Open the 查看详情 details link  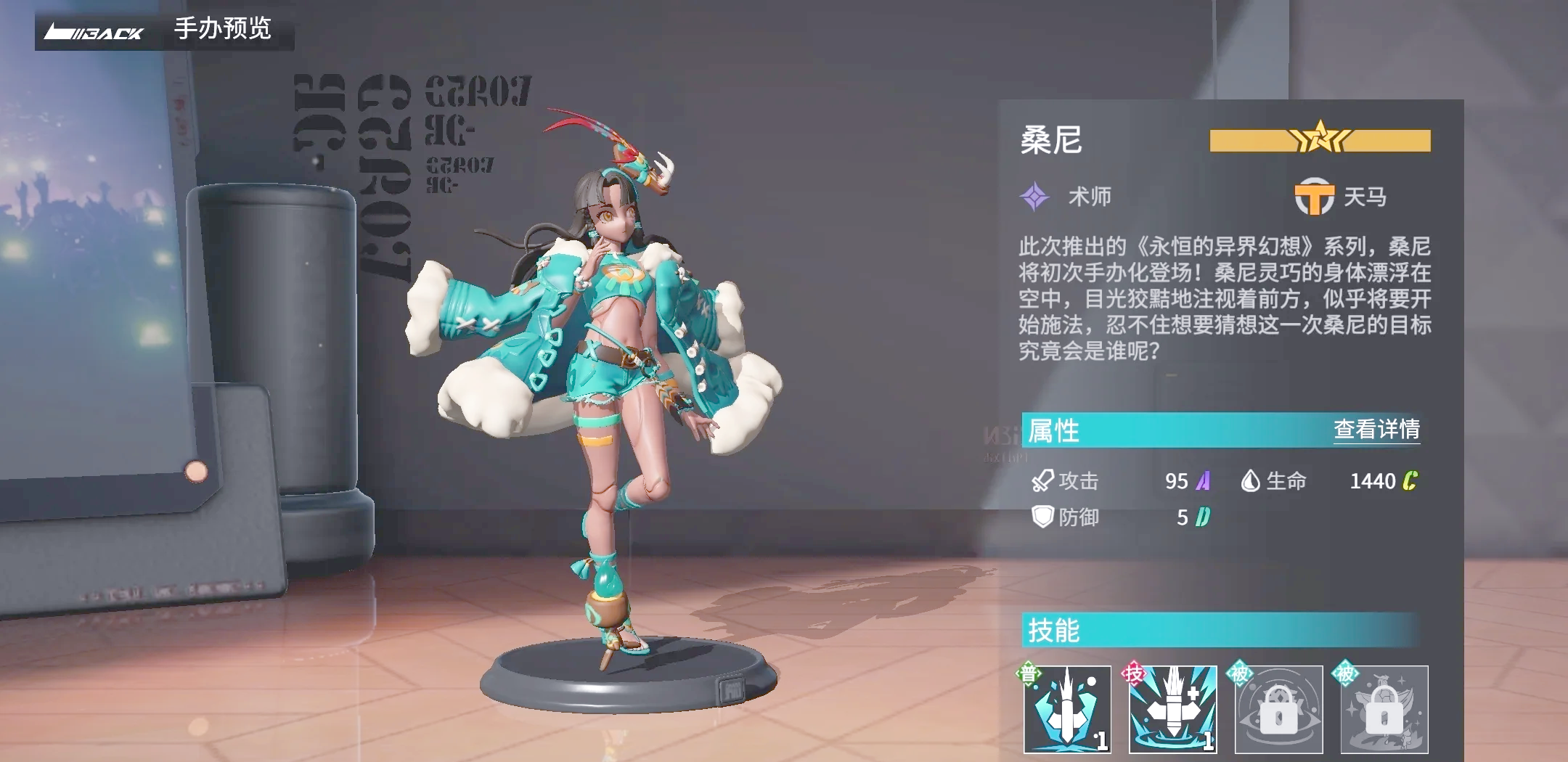1376,428
